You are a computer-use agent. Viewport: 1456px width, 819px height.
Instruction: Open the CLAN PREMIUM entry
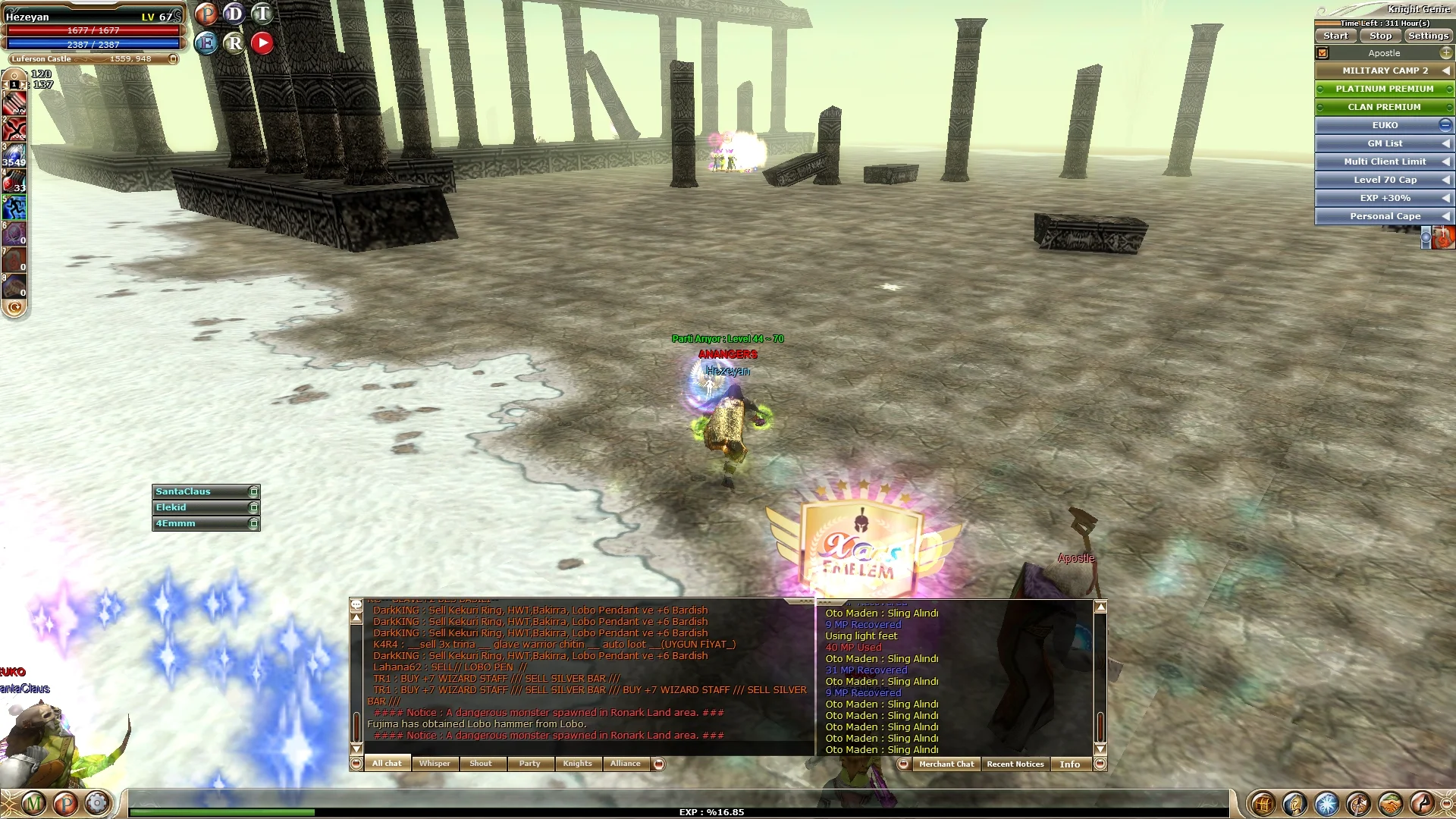[1384, 107]
